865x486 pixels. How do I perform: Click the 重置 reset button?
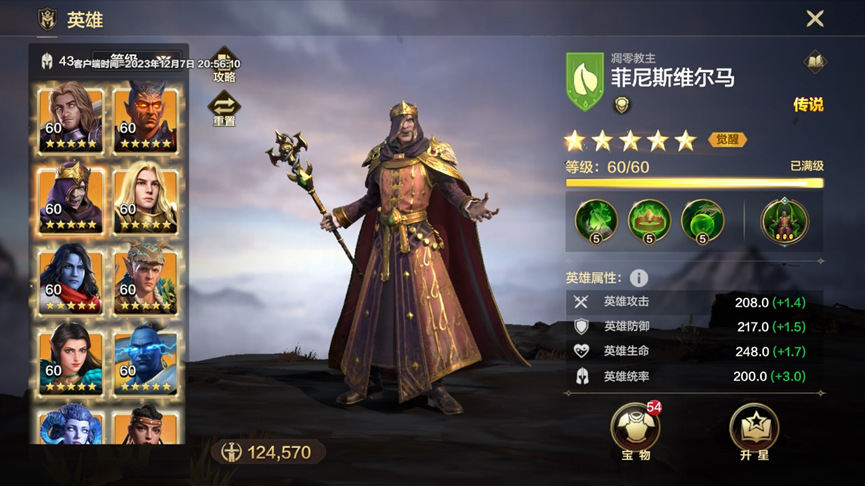(223, 107)
